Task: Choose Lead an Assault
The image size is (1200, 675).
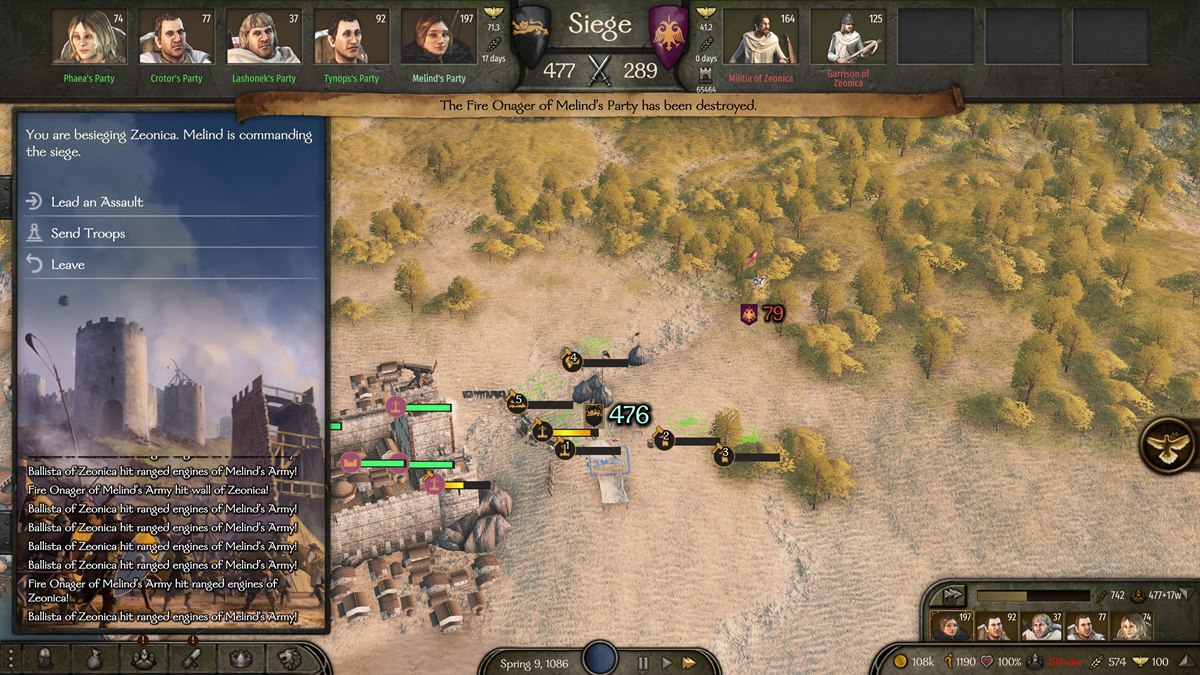Action: pos(97,202)
